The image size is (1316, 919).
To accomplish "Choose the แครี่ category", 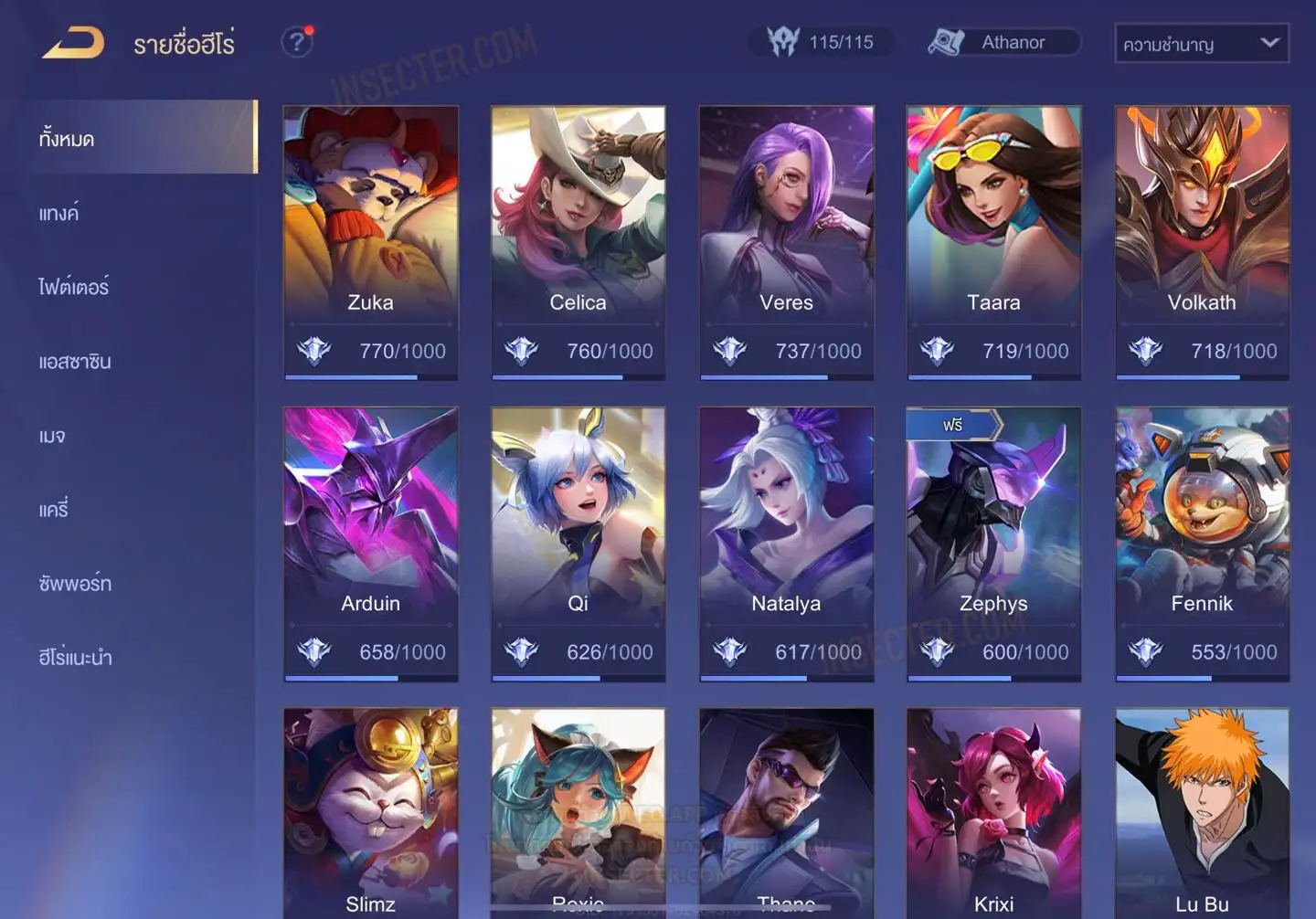I will [54, 510].
